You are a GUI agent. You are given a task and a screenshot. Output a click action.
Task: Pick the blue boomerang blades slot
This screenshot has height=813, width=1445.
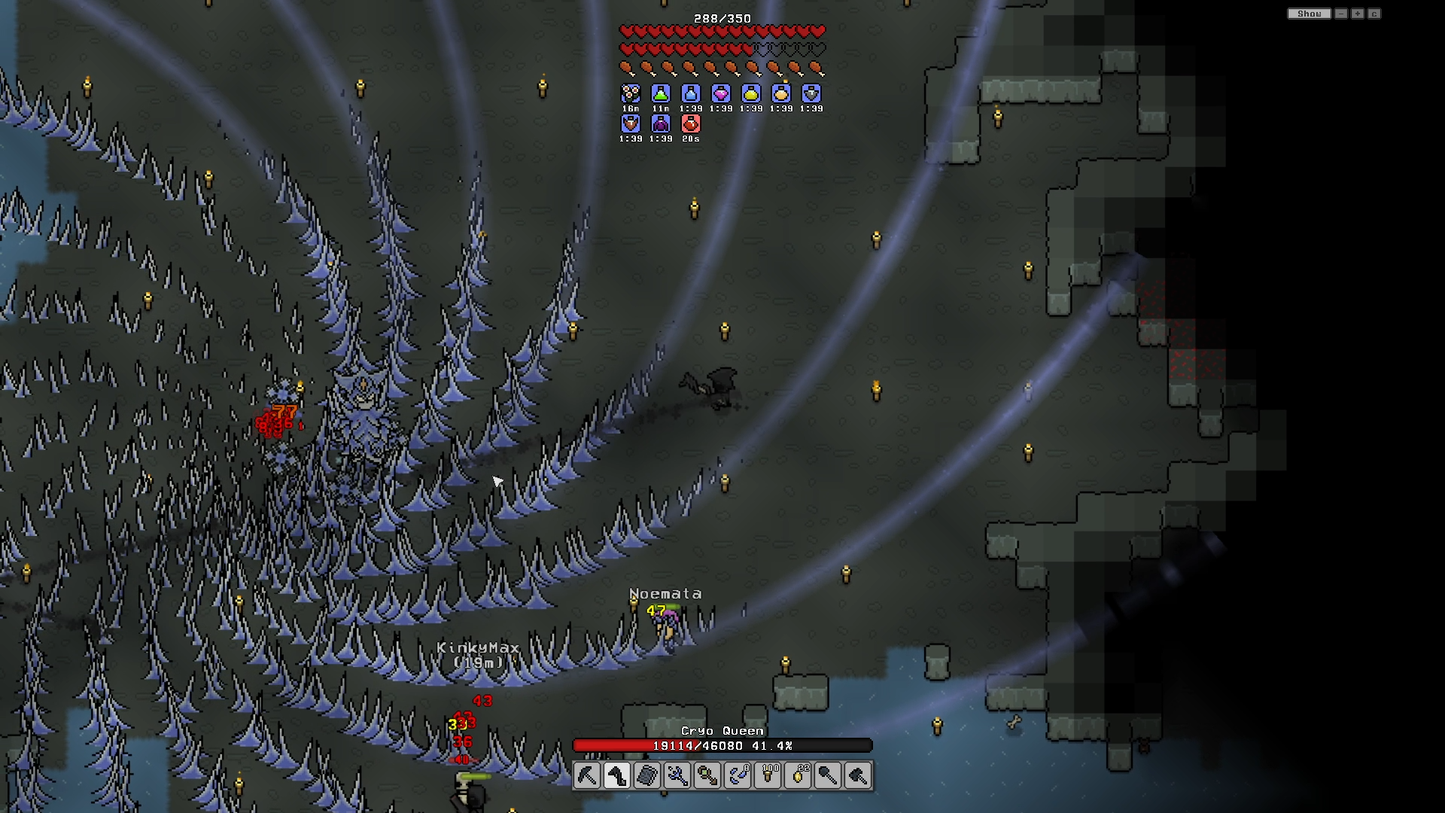737,776
